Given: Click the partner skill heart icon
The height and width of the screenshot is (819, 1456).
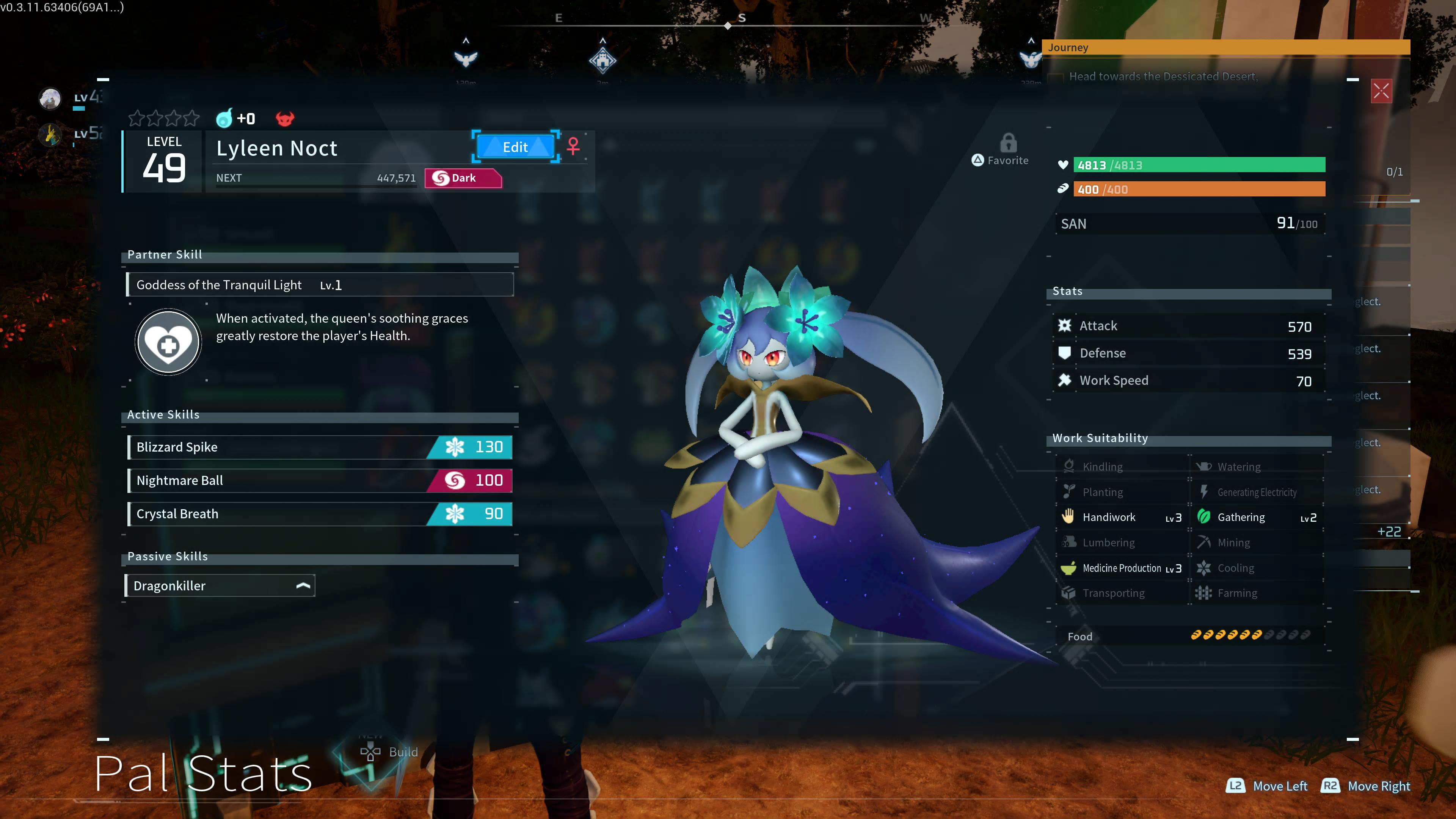Looking at the screenshot, I should tap(168, 342).
